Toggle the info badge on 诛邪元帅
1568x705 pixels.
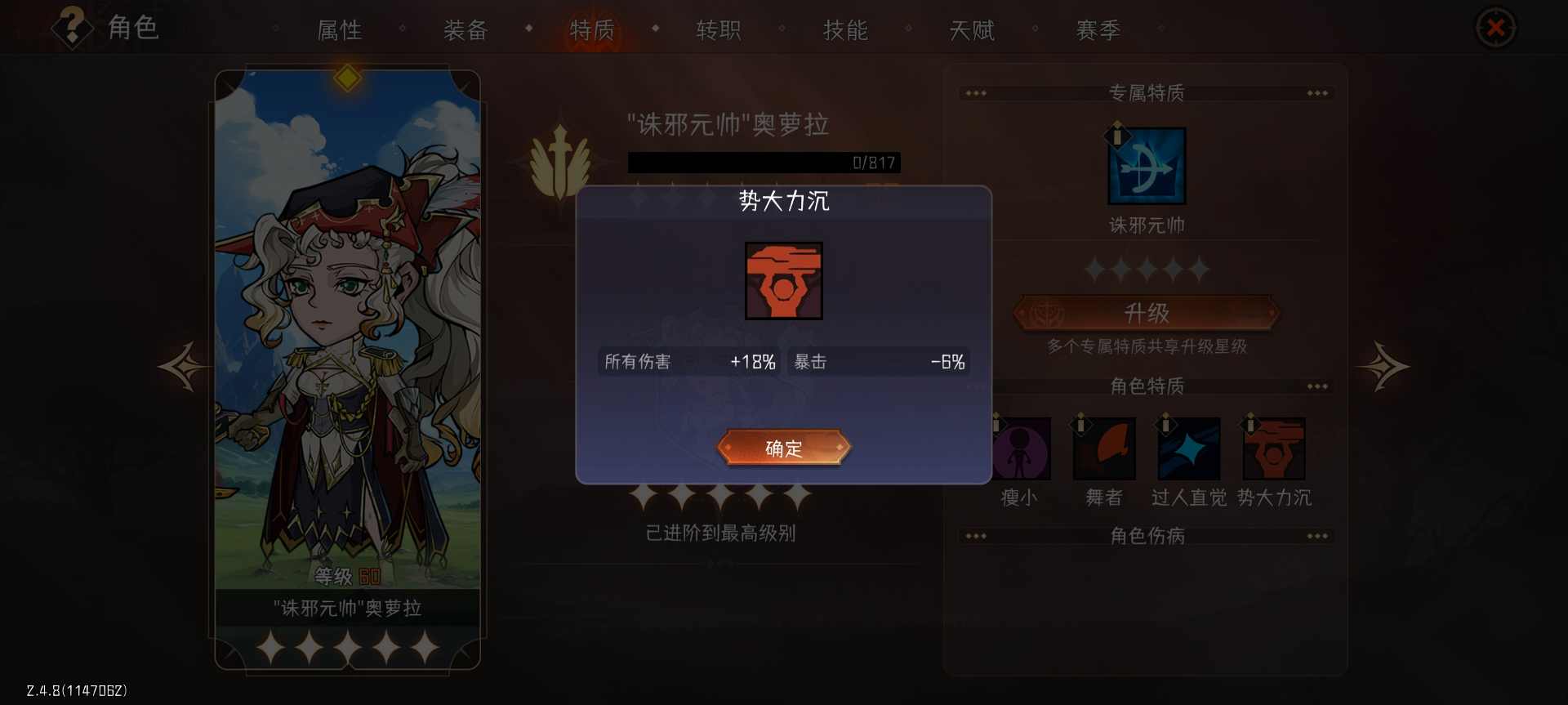(1116, 136)
